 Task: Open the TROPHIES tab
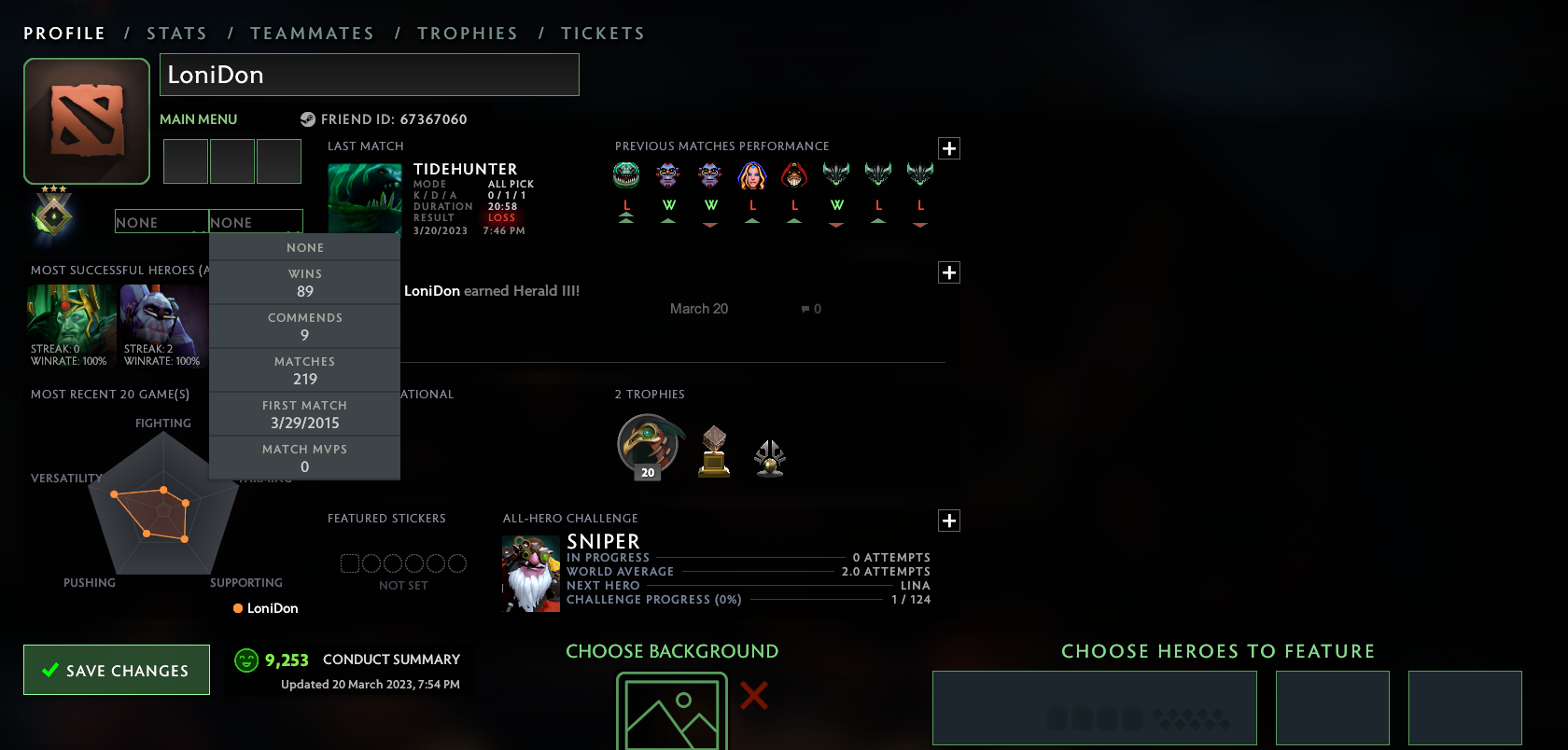point(468,33)
